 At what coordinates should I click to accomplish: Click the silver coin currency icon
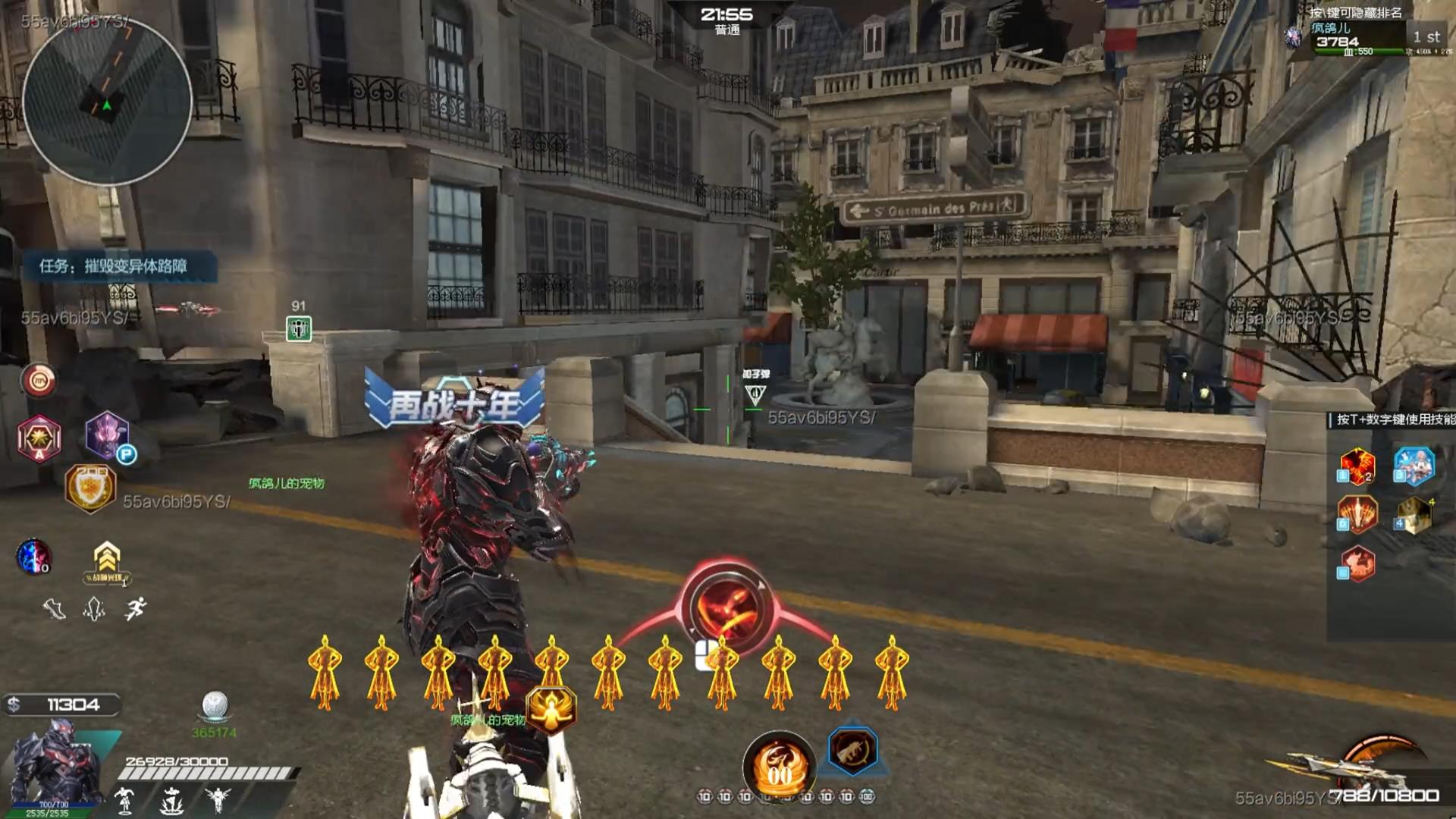click(215, 706)
